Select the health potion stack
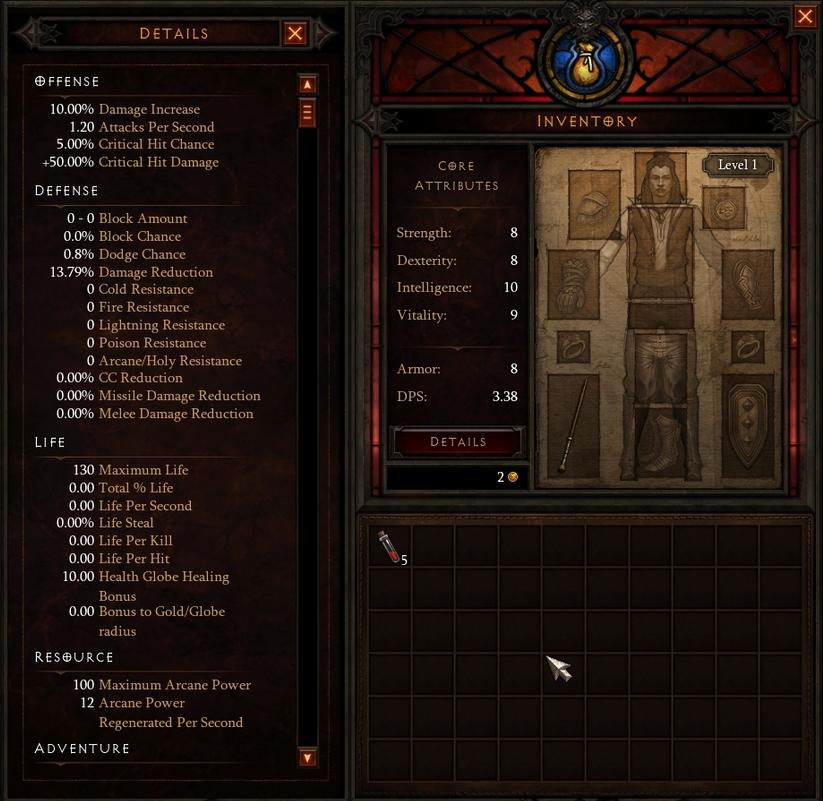The height and width of the screenshot is (801, 823). point(389,547)
